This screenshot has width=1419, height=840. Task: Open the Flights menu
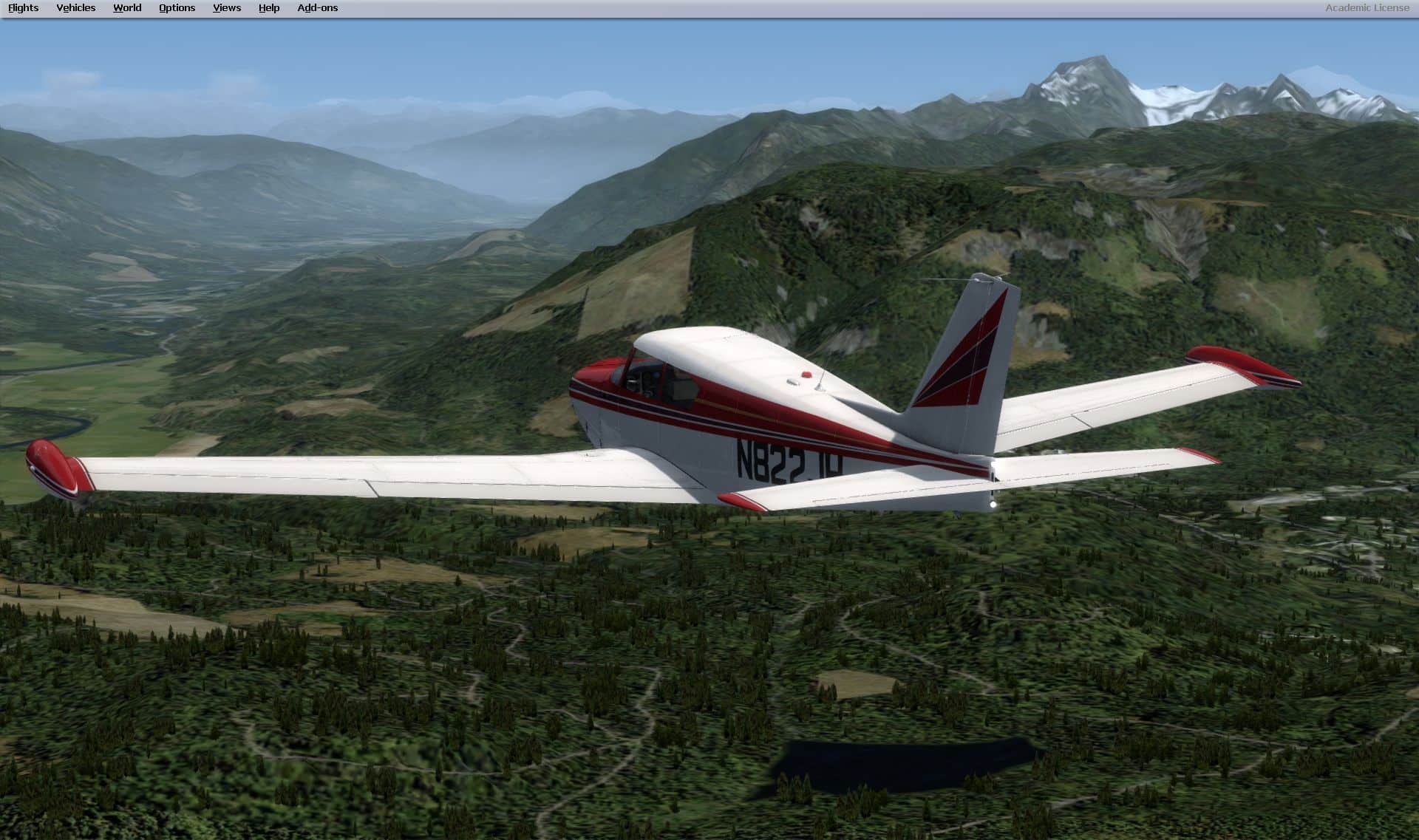[23, 8]
